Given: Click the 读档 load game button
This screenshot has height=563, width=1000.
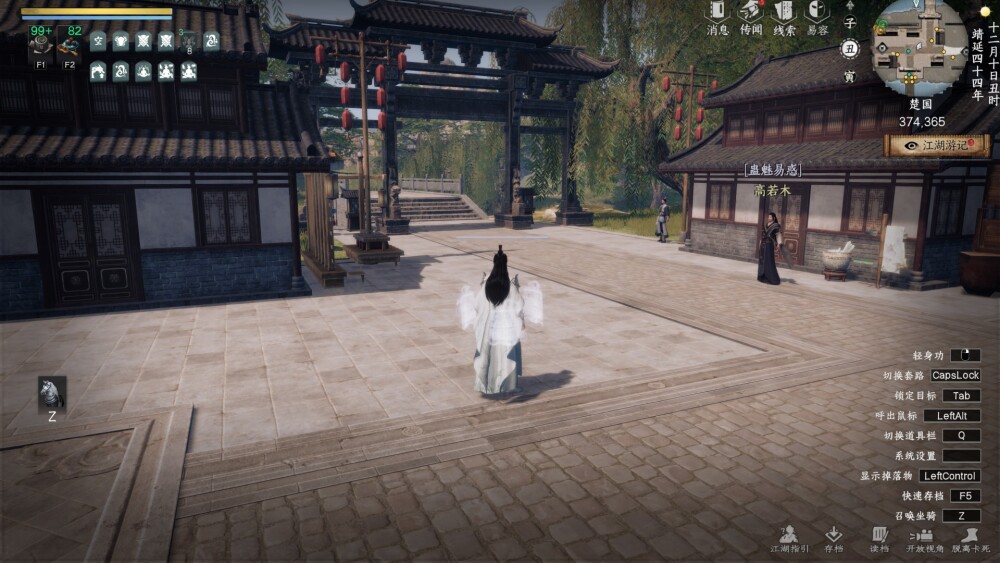Looking at the screenshot, I should [x=879, y=537].
